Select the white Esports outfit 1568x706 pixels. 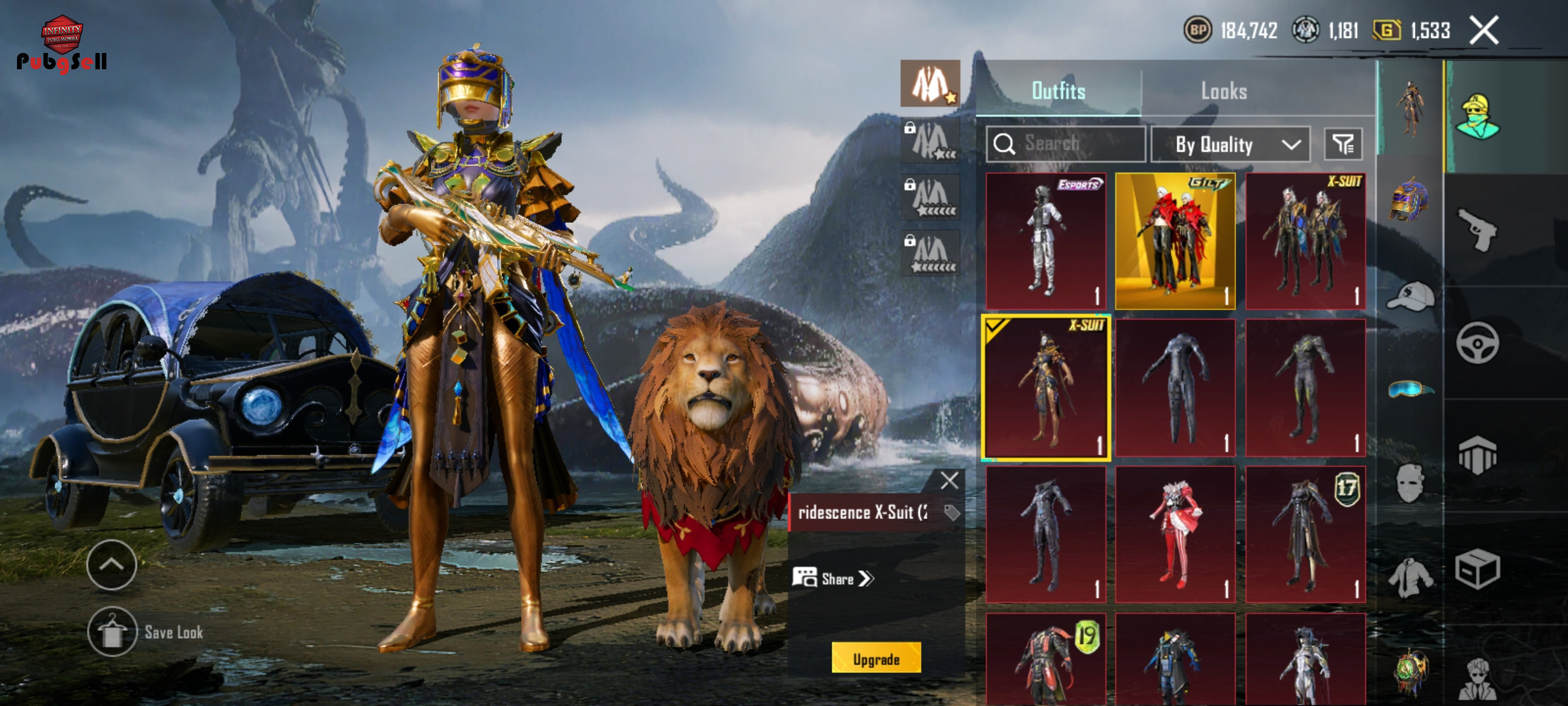1045,241
